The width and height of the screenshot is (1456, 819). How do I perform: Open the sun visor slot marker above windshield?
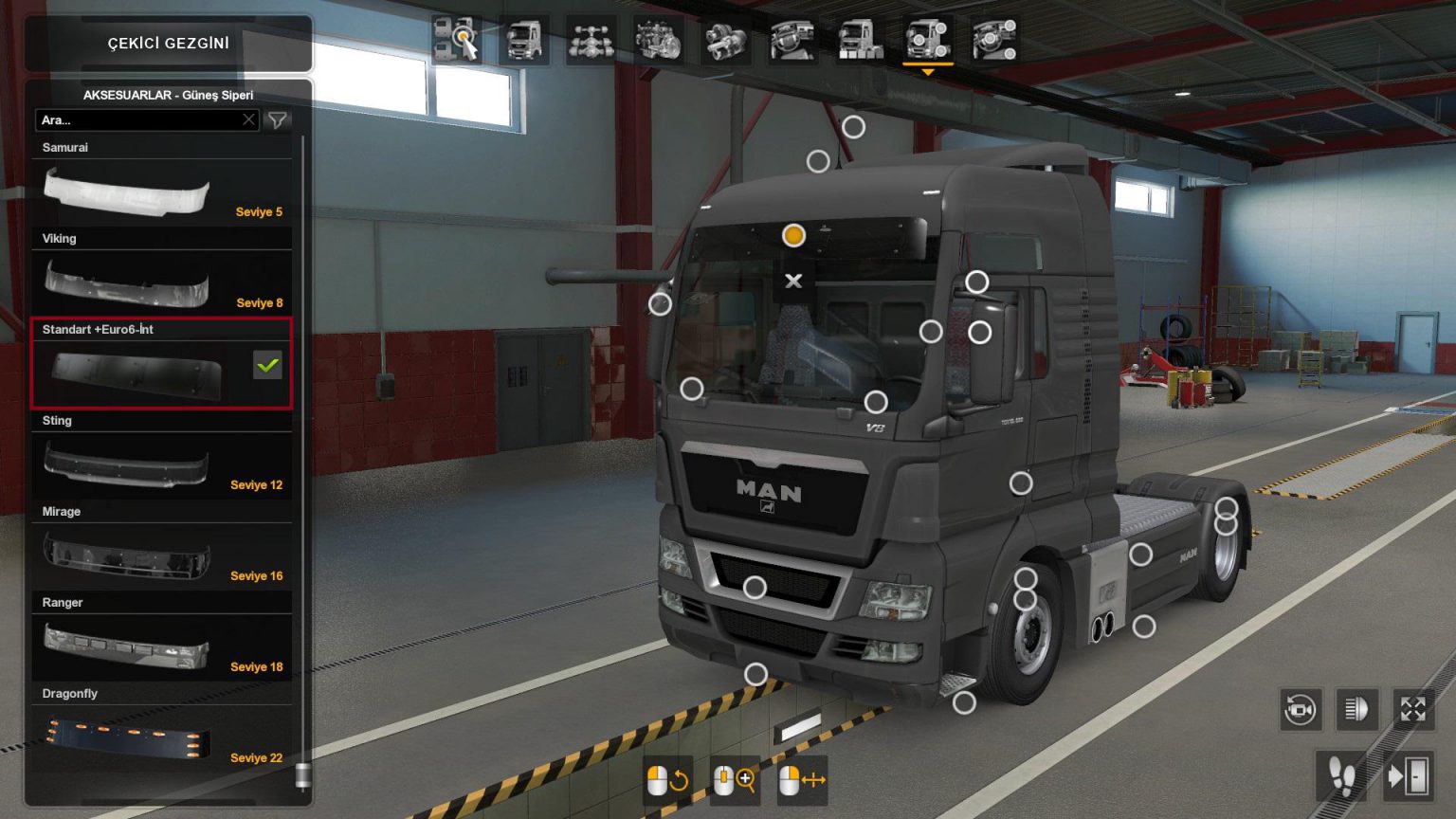(x=793, y=235)
